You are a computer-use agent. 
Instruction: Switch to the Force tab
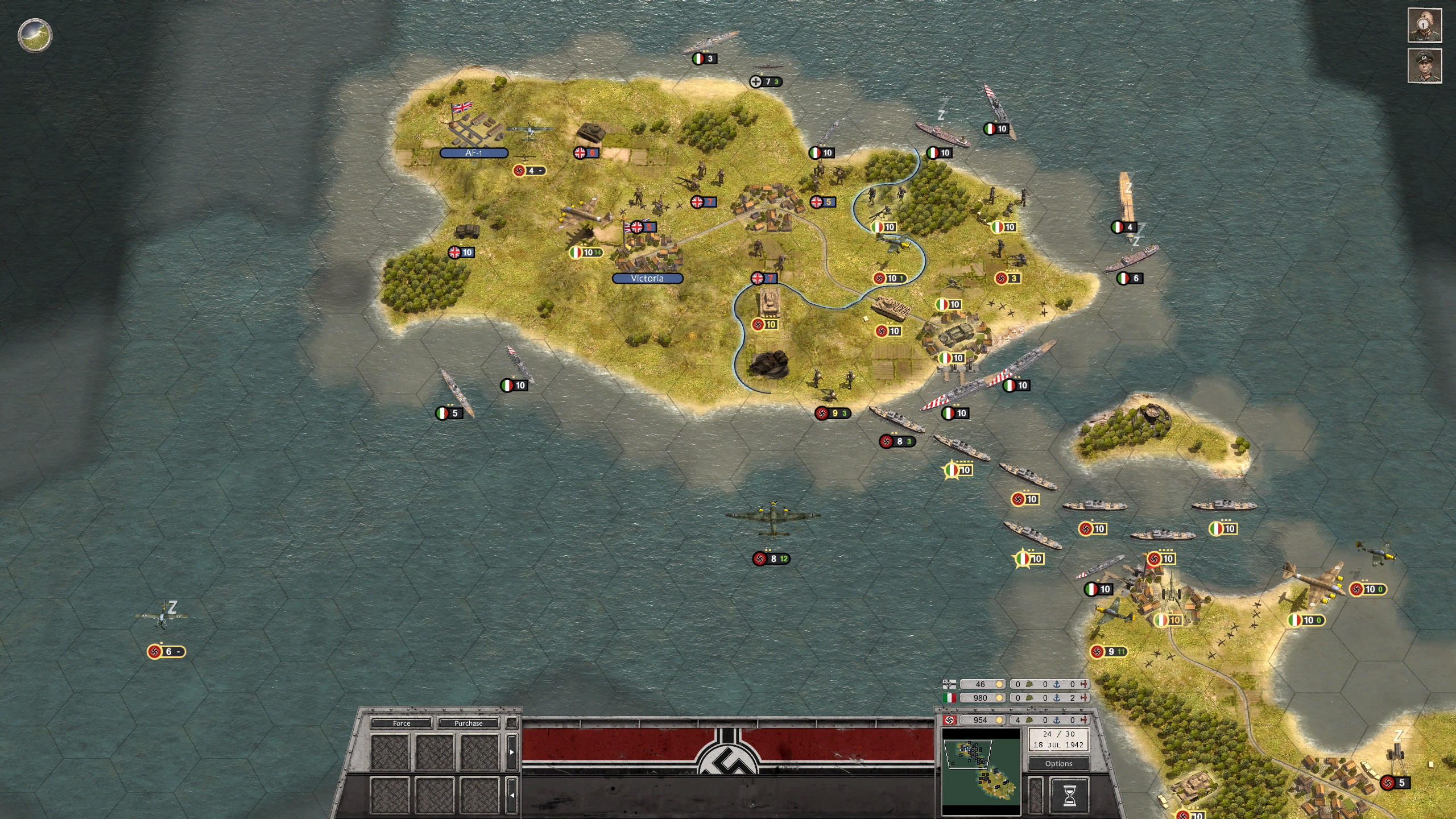pyautogui.click(x=402, y=723)
